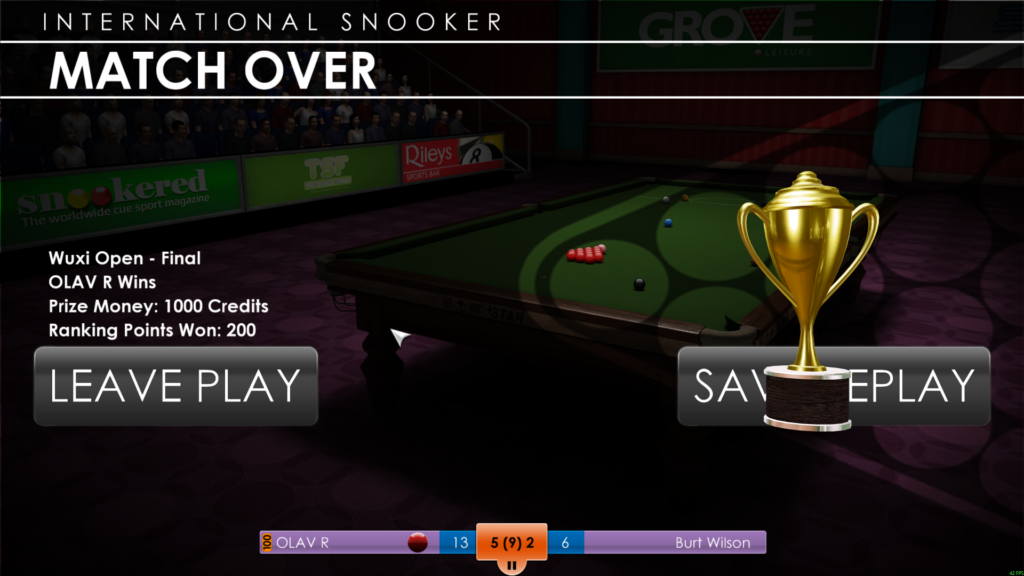Click the LEAVE PLAY button
The width and height of the screenshot is (1024, 576).
176,386
